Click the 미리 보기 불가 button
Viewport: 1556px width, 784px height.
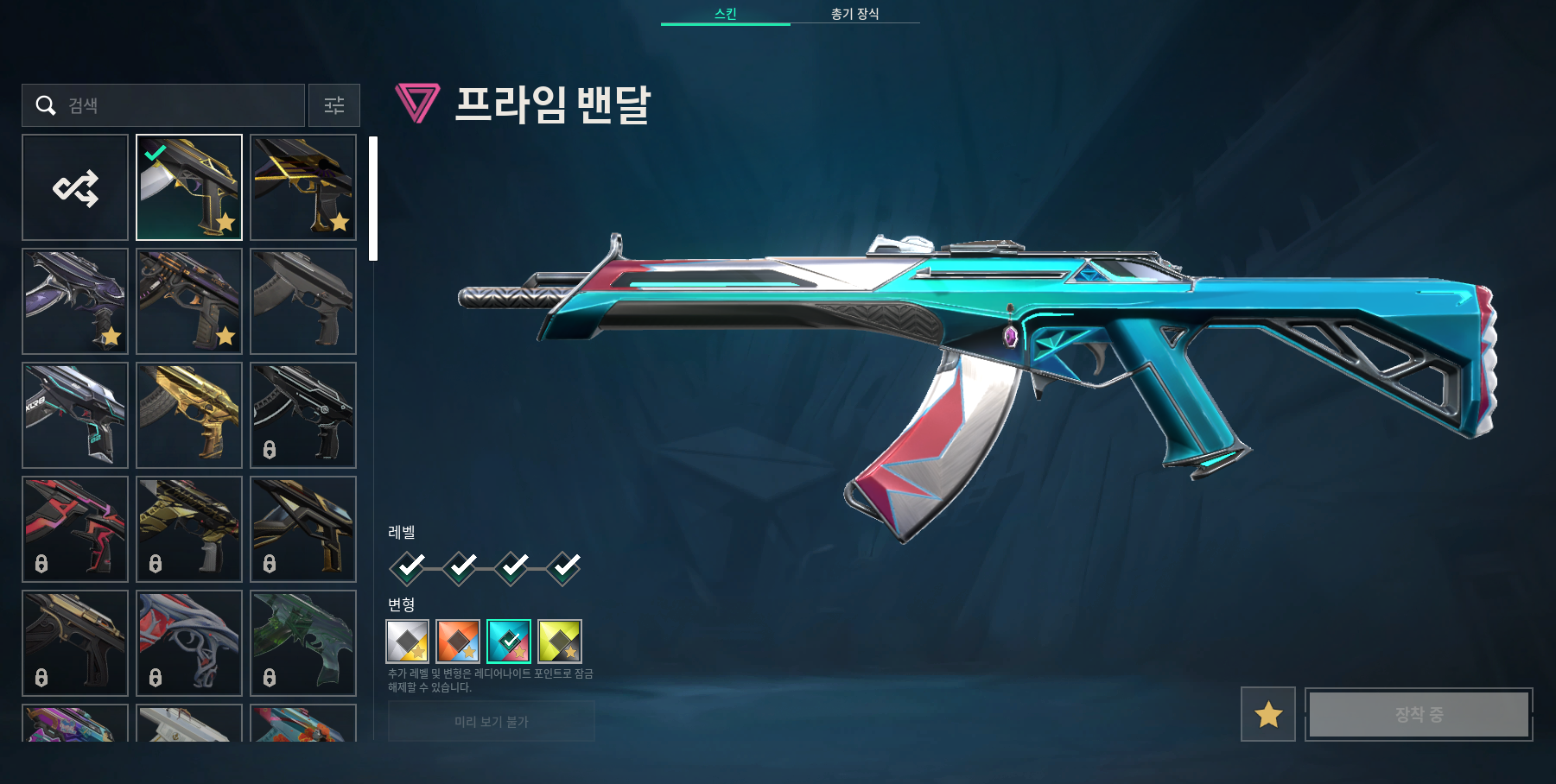click(492, 722)
